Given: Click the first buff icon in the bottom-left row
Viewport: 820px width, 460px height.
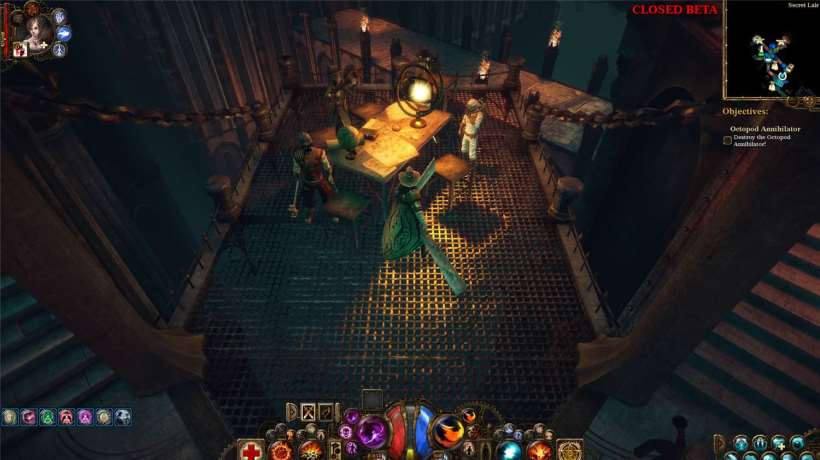Looking at the screenshot, I should (10, 416).
